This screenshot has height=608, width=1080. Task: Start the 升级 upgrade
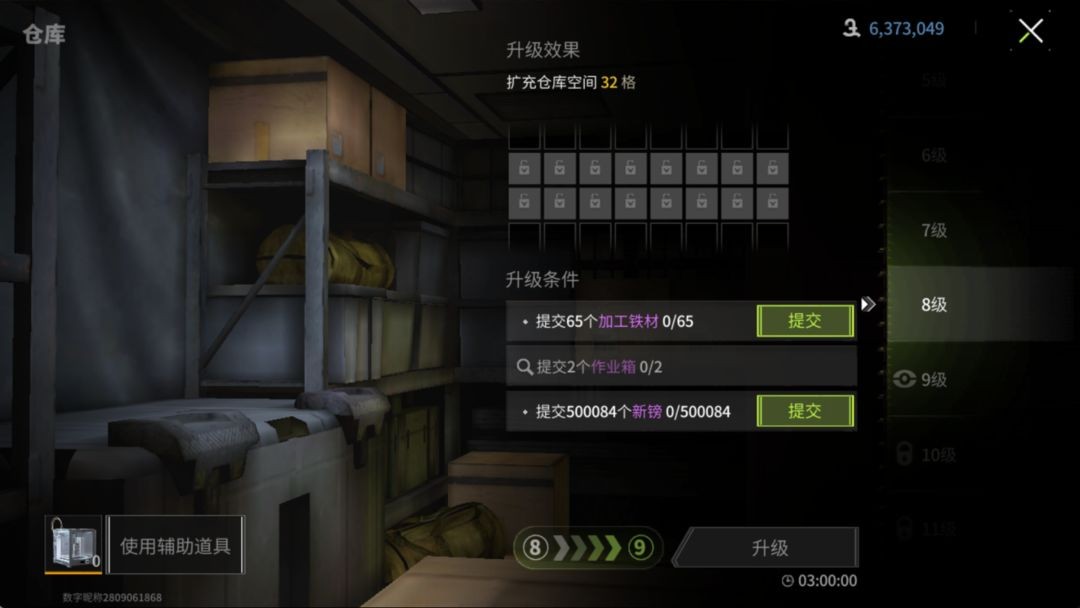[769, 548]
